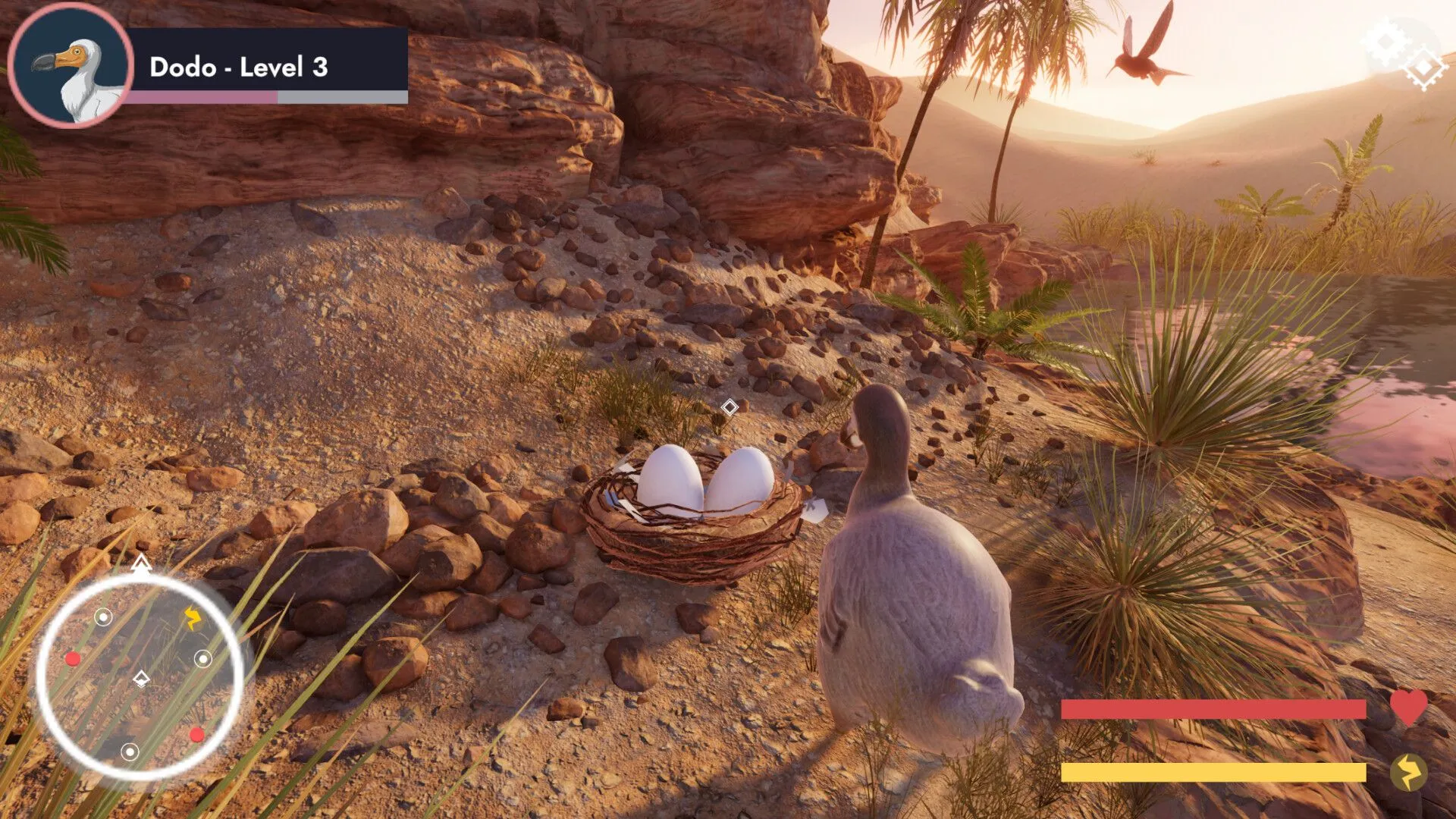Viewport: 1456px width, 819px height.
Task: Select the 'Dodo - Level 3' title text
Action: 237,68
